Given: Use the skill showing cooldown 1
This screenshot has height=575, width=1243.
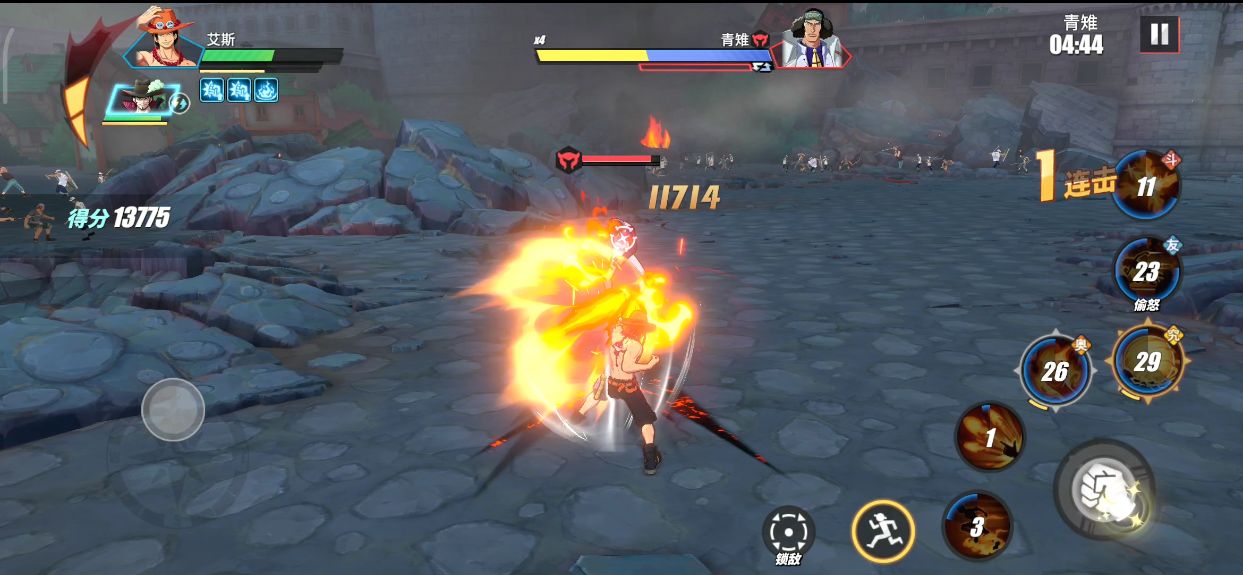Looking at the screenshot, I should 989,437.
